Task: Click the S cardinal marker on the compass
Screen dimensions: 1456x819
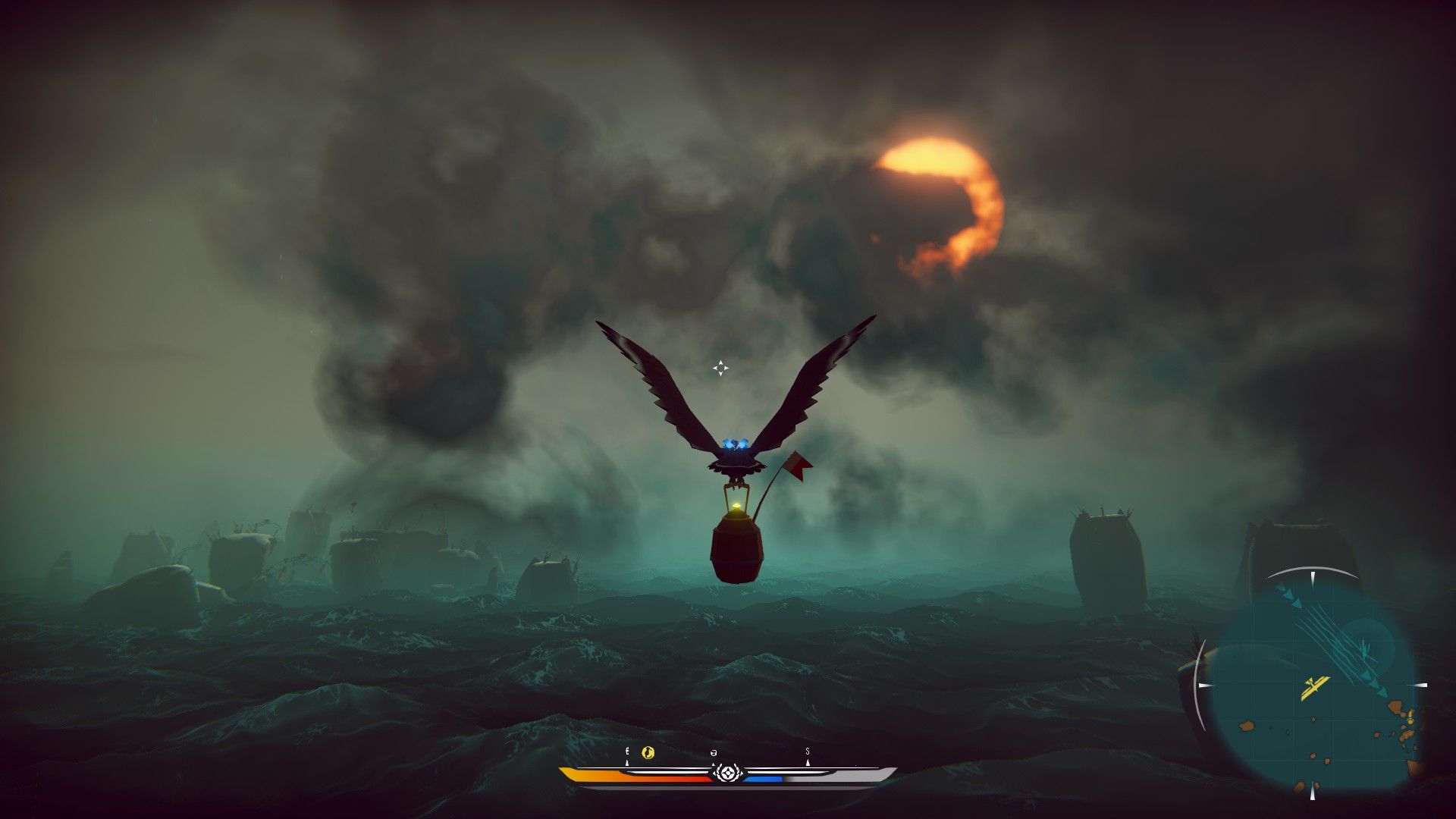Action: tap(808, 752)
